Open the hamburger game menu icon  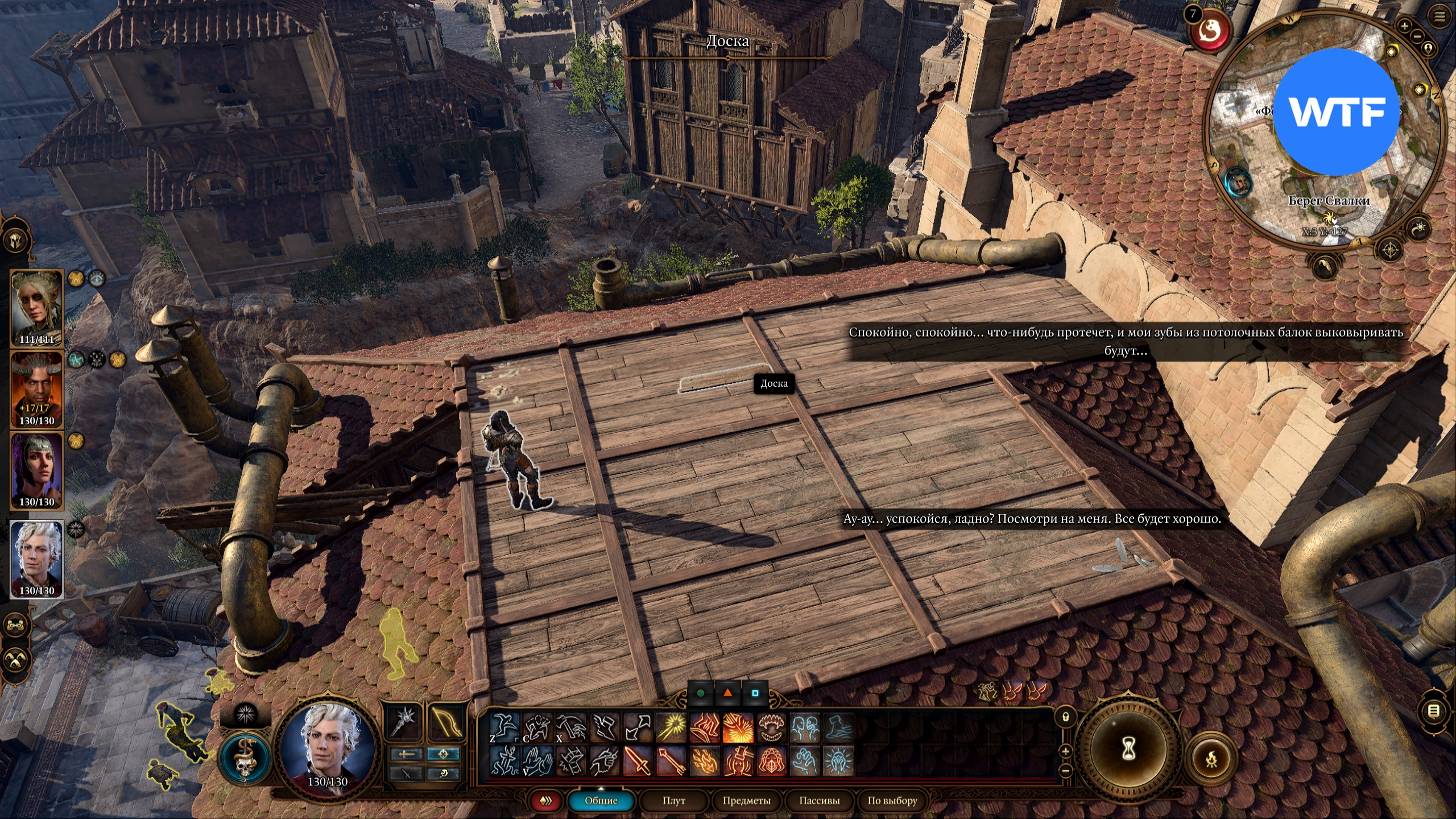pos(1440,16)
